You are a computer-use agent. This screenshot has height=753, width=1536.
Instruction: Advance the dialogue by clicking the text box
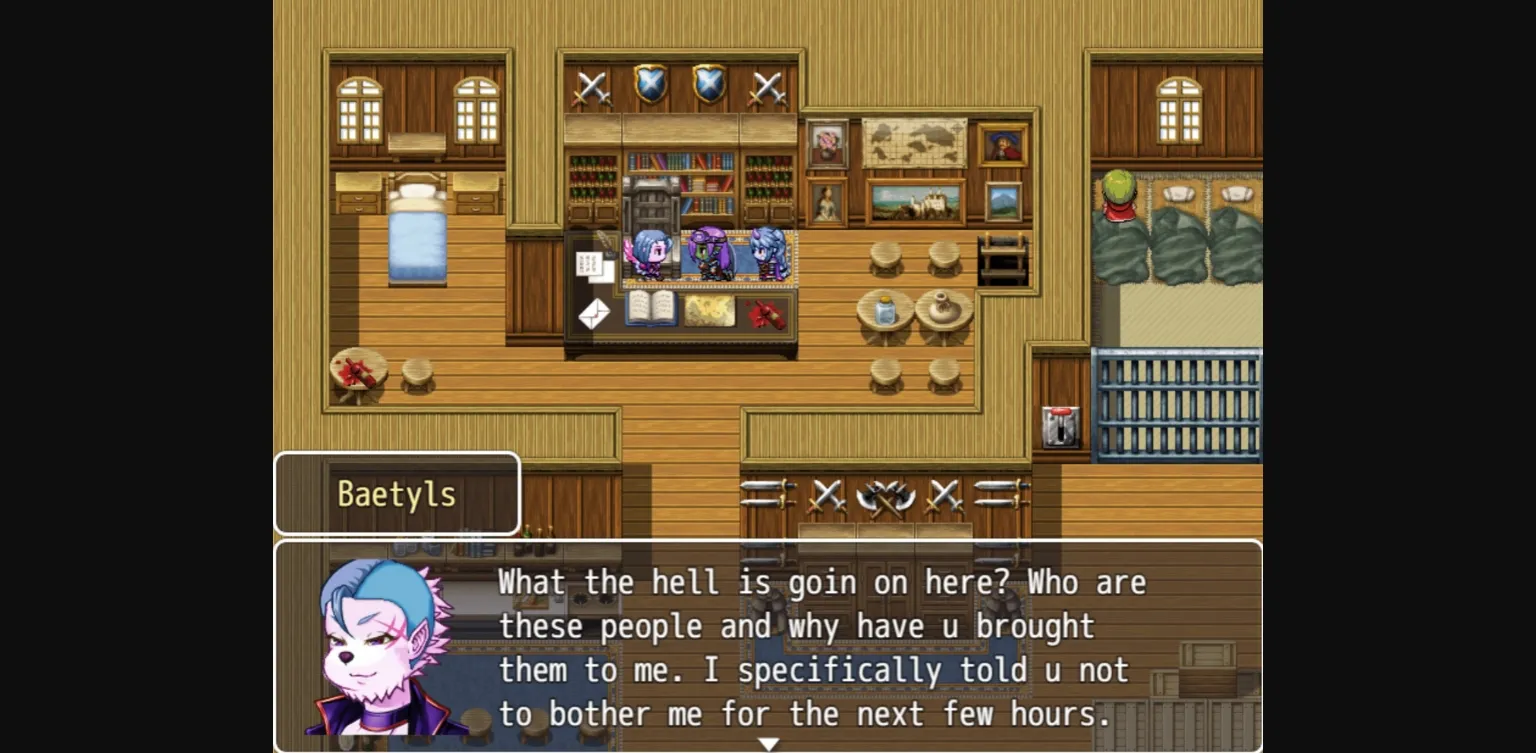[800, 645]
